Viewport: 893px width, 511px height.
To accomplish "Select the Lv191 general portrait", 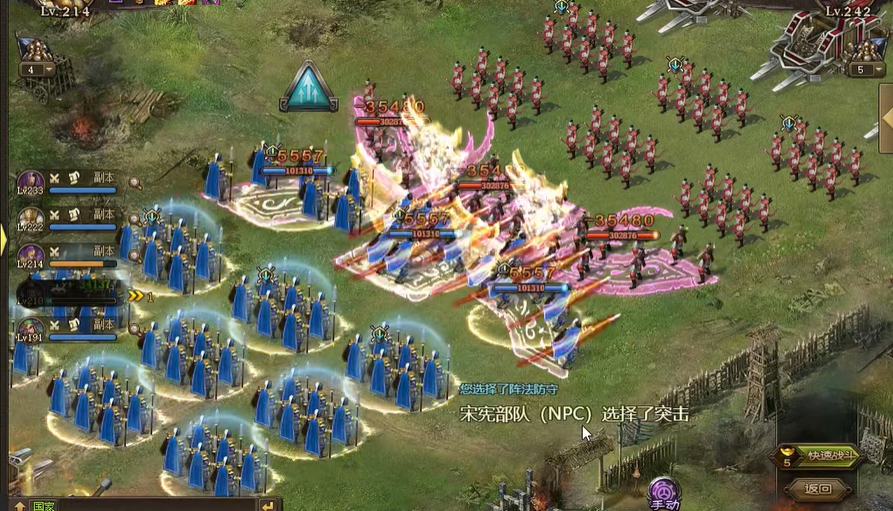I will click(x=30, y=329).
